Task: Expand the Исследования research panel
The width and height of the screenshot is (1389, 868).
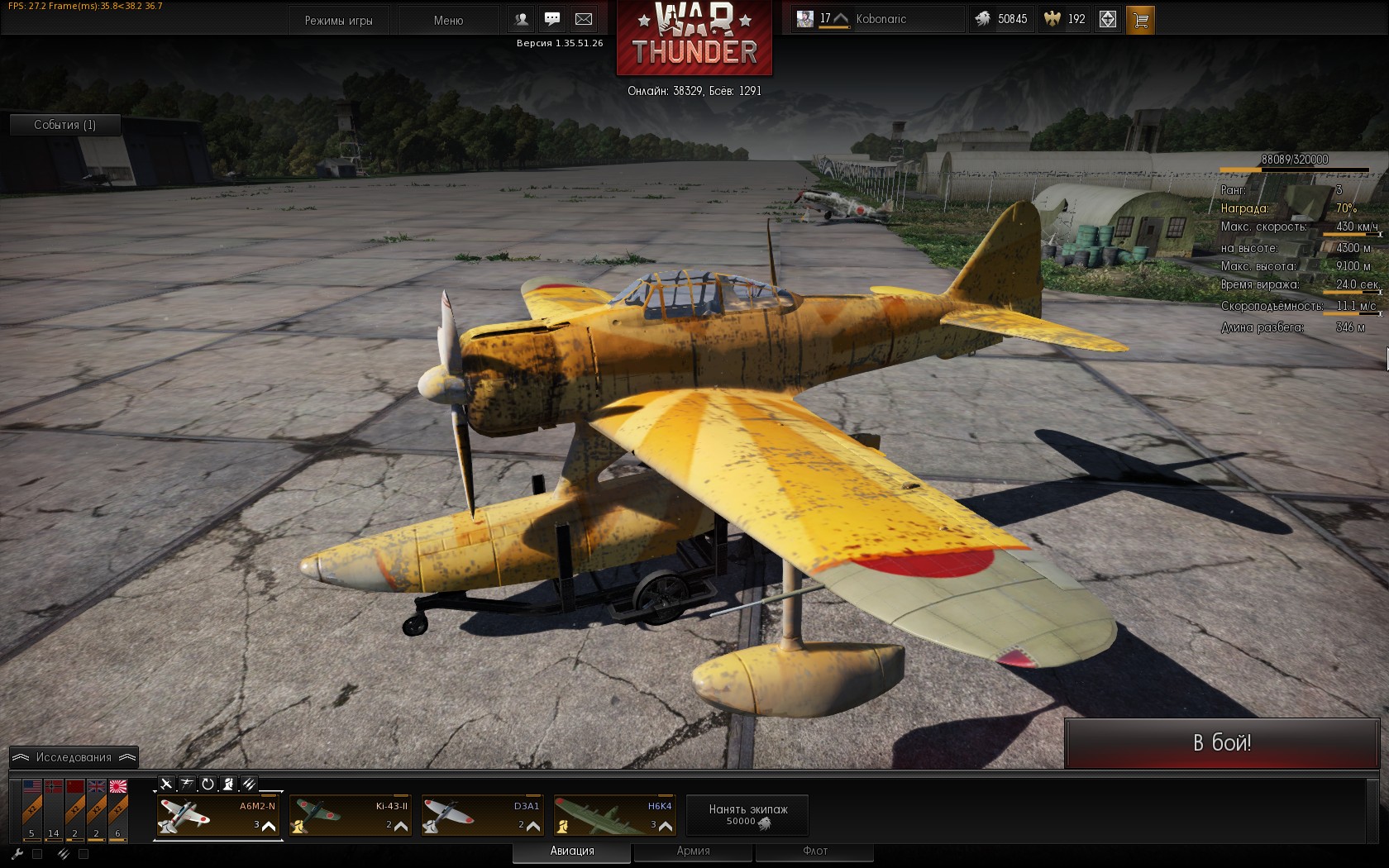Action: tap(74, 757)
